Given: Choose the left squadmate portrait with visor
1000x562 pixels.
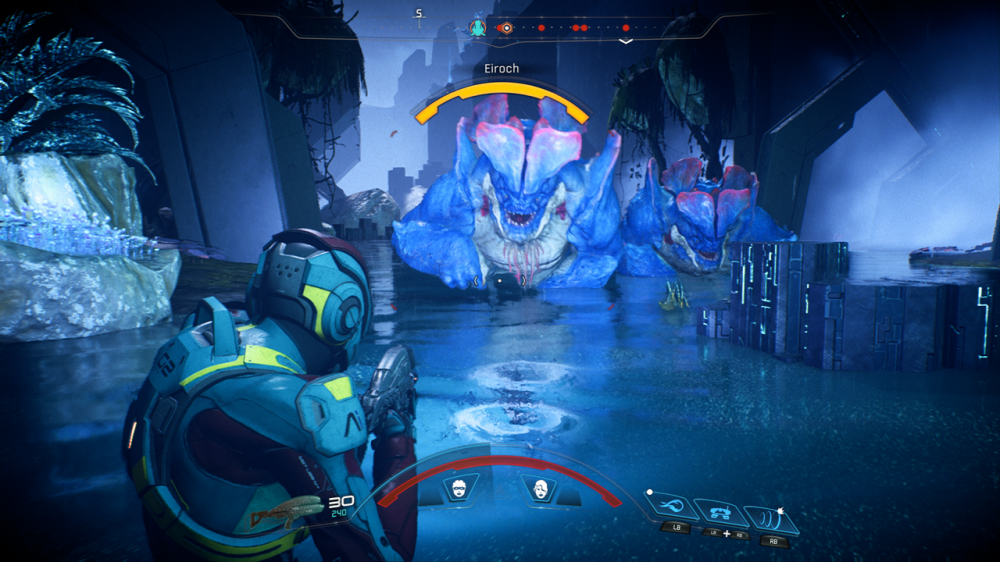Looking at the screenshot, I should (461, 490).
